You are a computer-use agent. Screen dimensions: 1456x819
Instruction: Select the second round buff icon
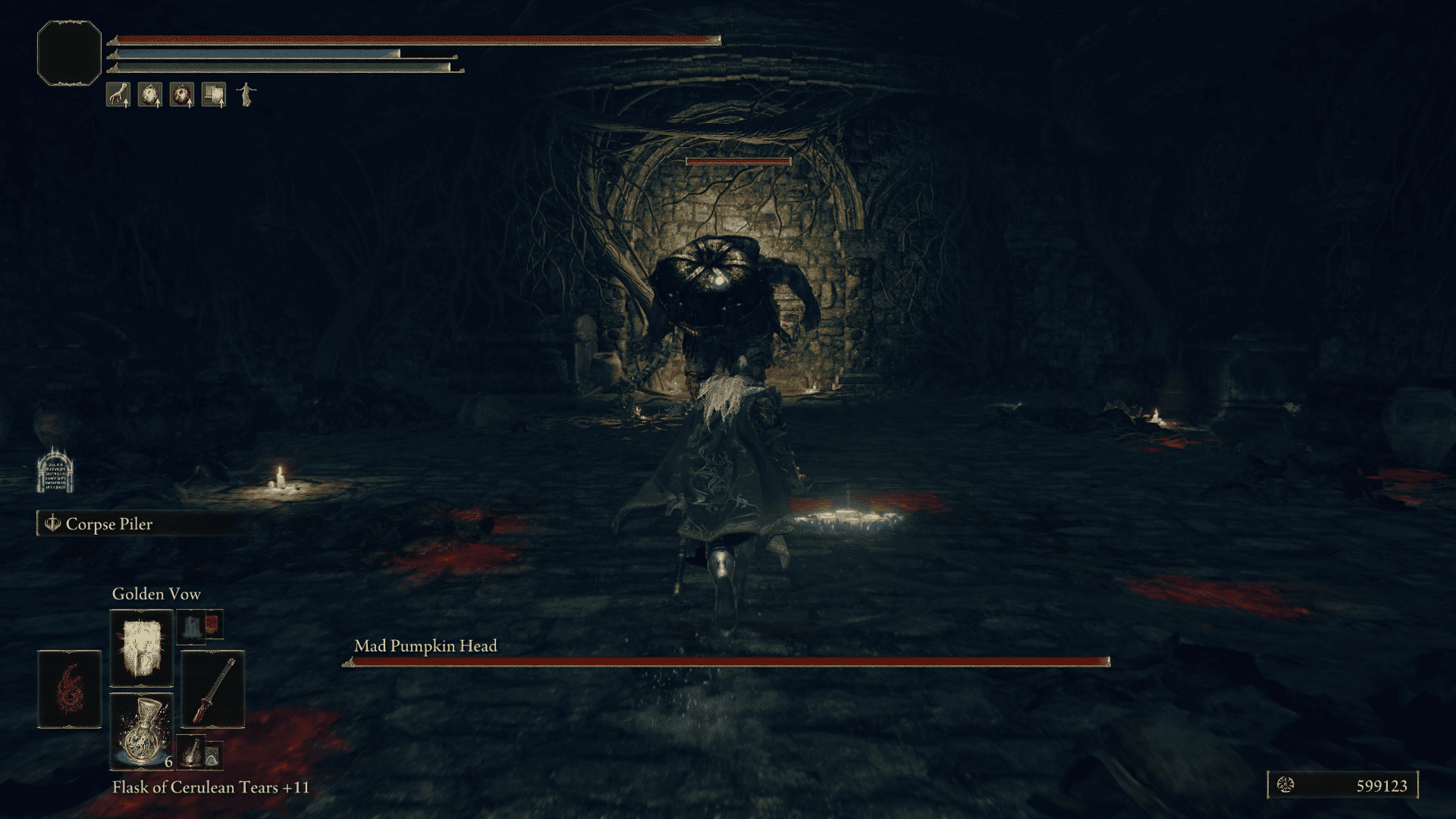pos(150,94)
